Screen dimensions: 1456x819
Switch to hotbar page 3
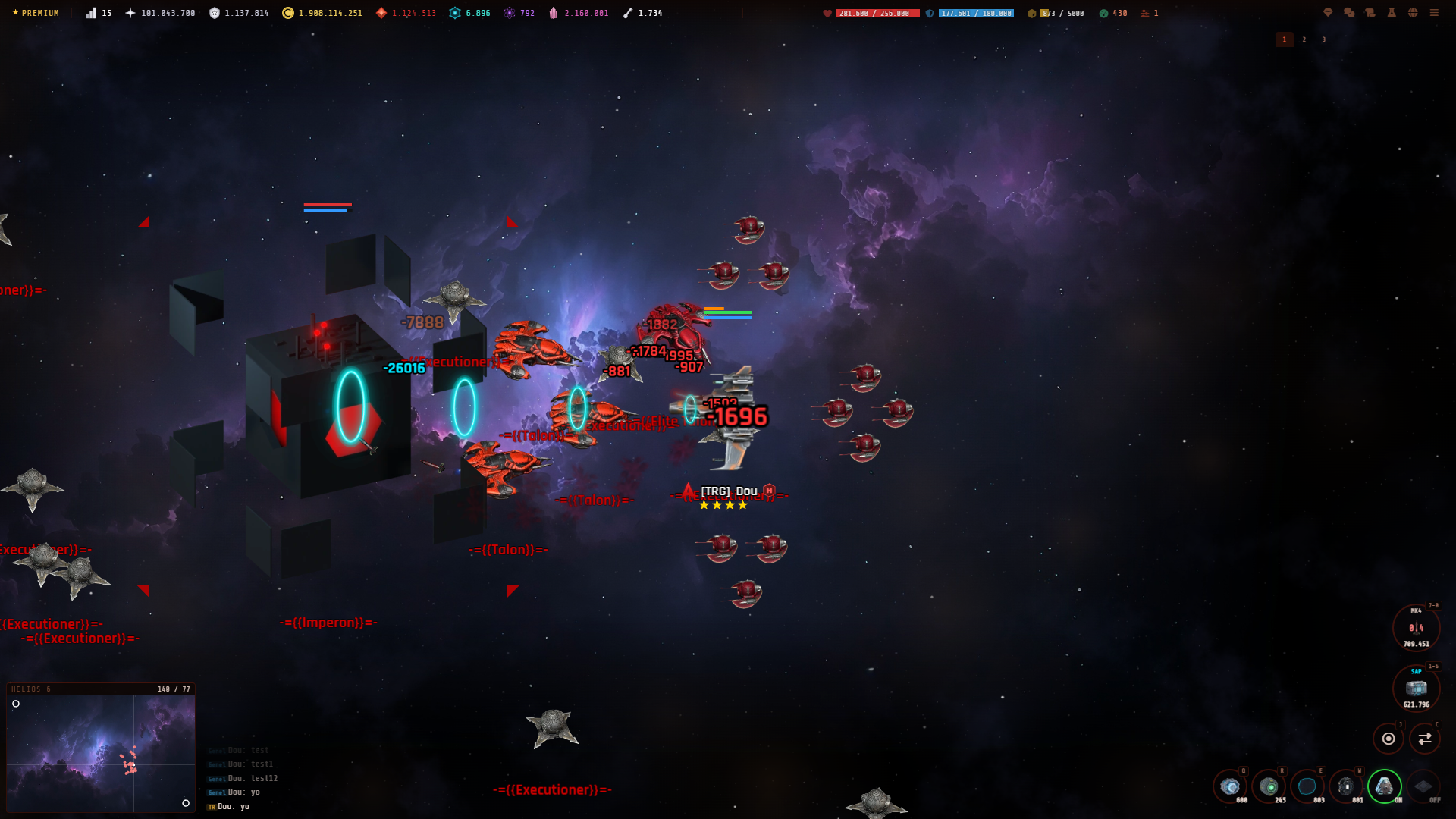click(1324, 39)
